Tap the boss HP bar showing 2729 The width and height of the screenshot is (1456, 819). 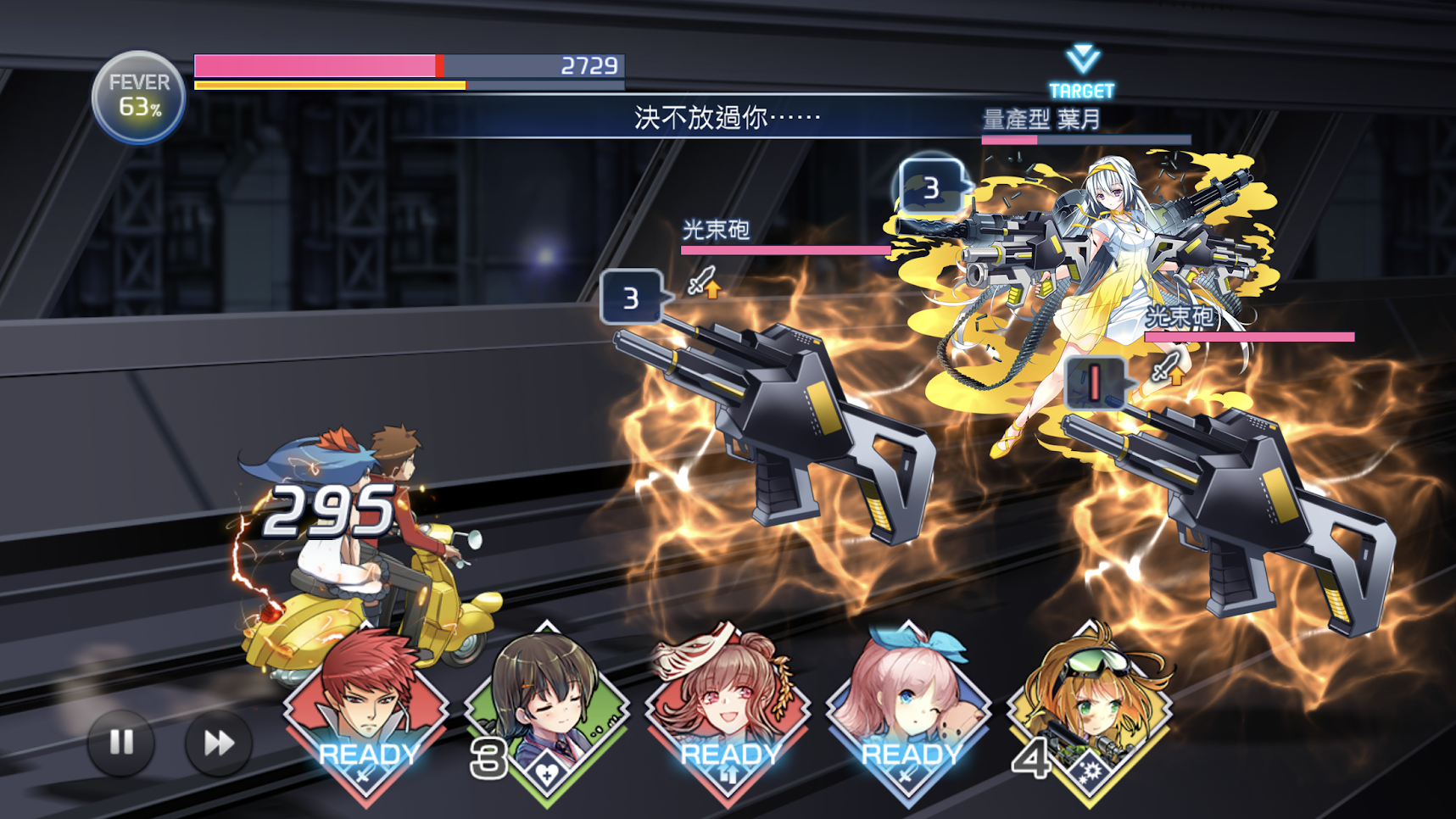(407, 64)
